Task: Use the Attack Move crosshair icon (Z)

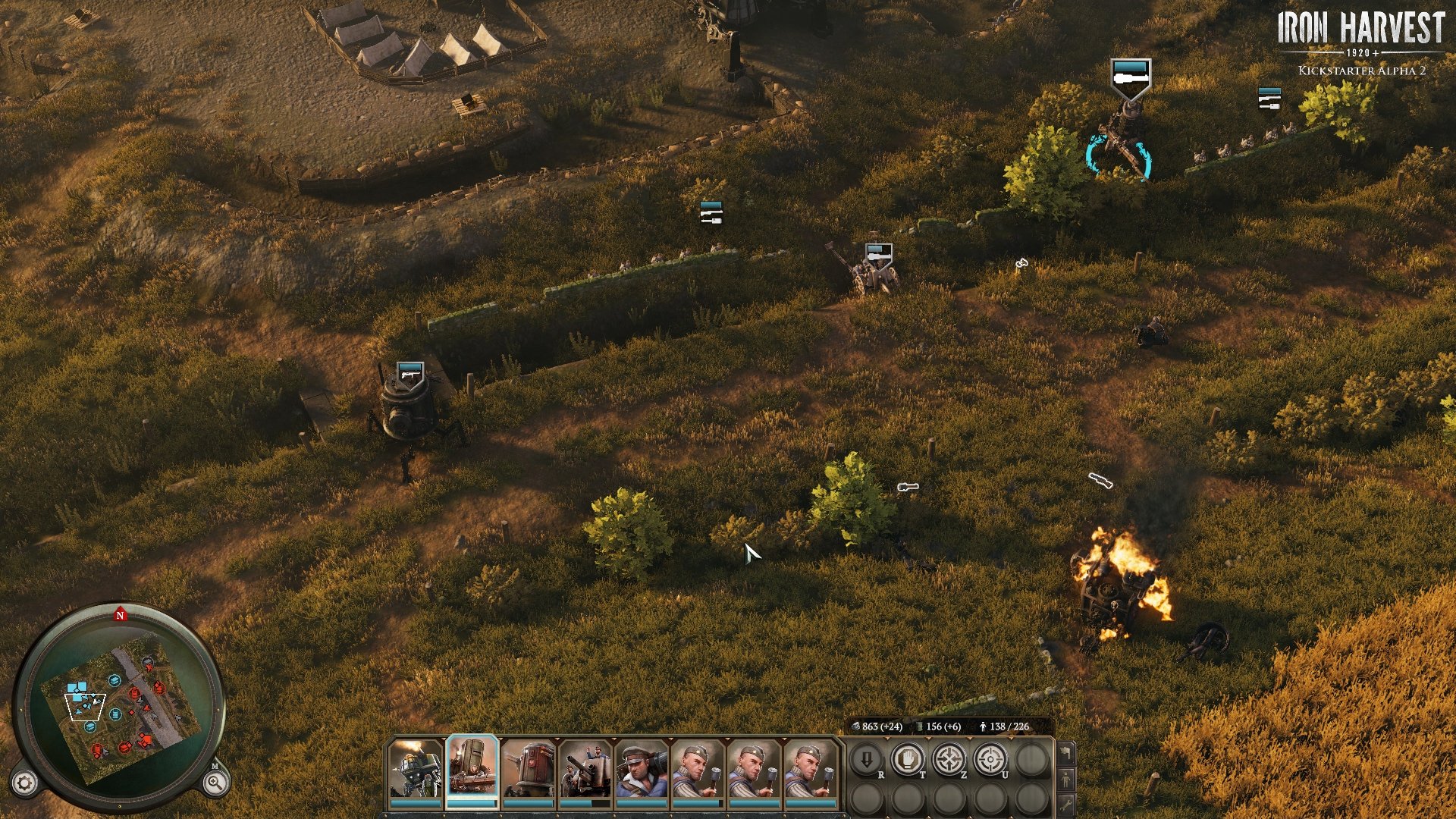Action: [x=950, y=758]
